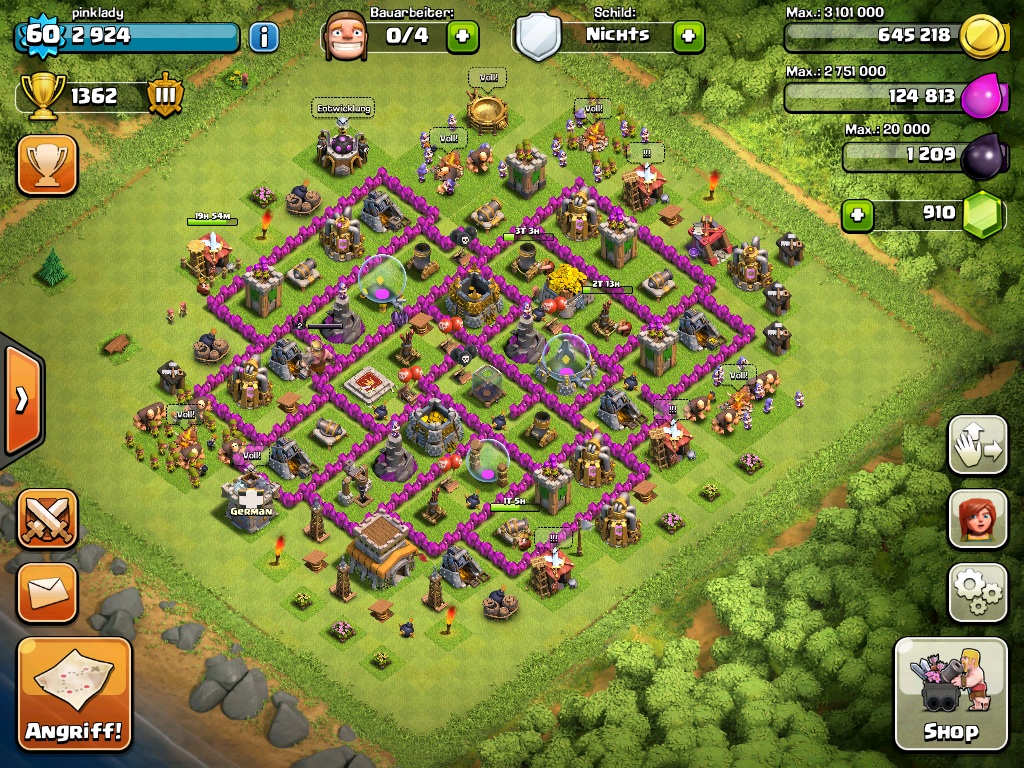This screenshot has height=768, width=1024.
Task: Open the crossed swords battle log
Action: click(x=47, y=519)
